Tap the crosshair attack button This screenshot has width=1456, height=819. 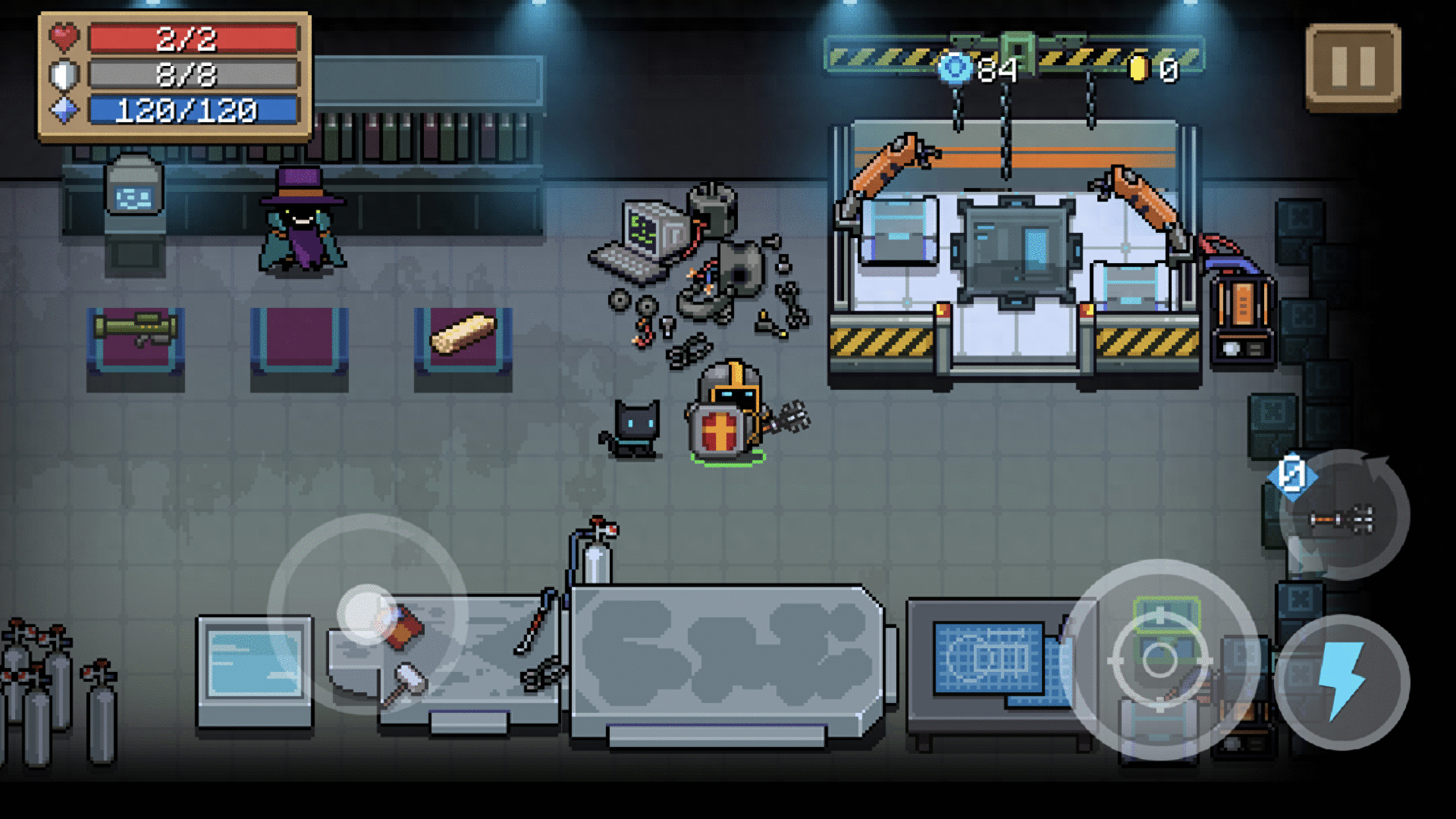[1160, 659]
